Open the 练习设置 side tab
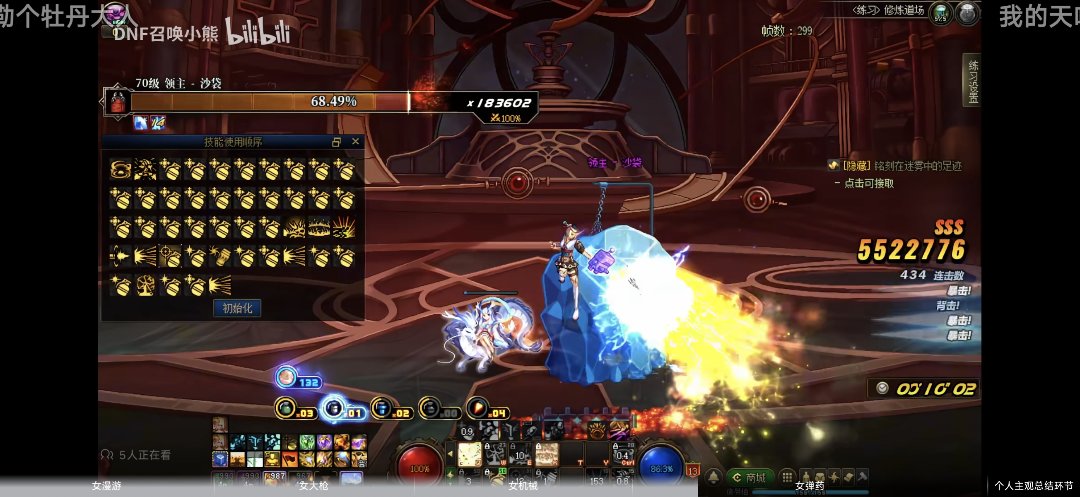Image resolution: width=1080 pixels, height=497 pixels. click(x=972, y=79)
